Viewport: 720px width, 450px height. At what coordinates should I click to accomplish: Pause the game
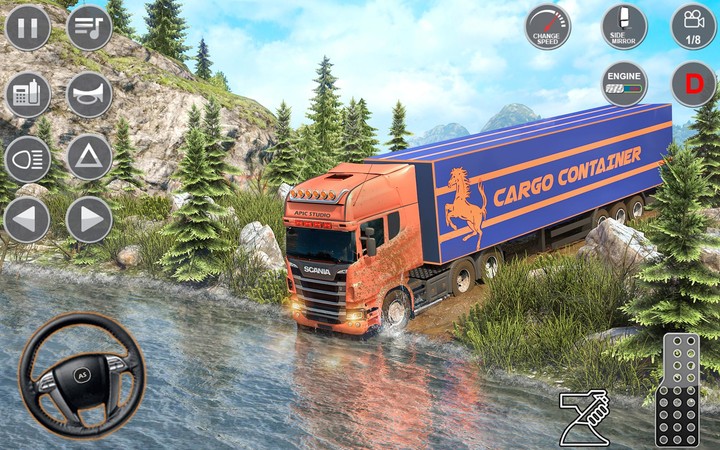click(x=28, y=27)
